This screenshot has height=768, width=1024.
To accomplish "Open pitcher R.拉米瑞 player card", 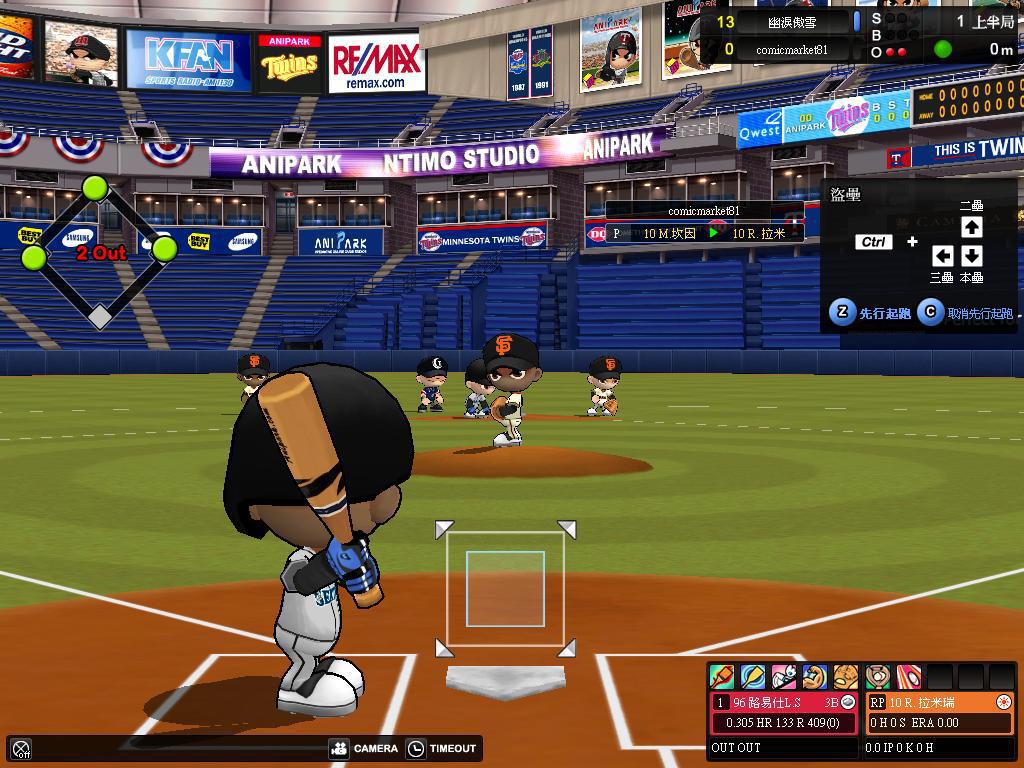I will (x=939, y=703).
